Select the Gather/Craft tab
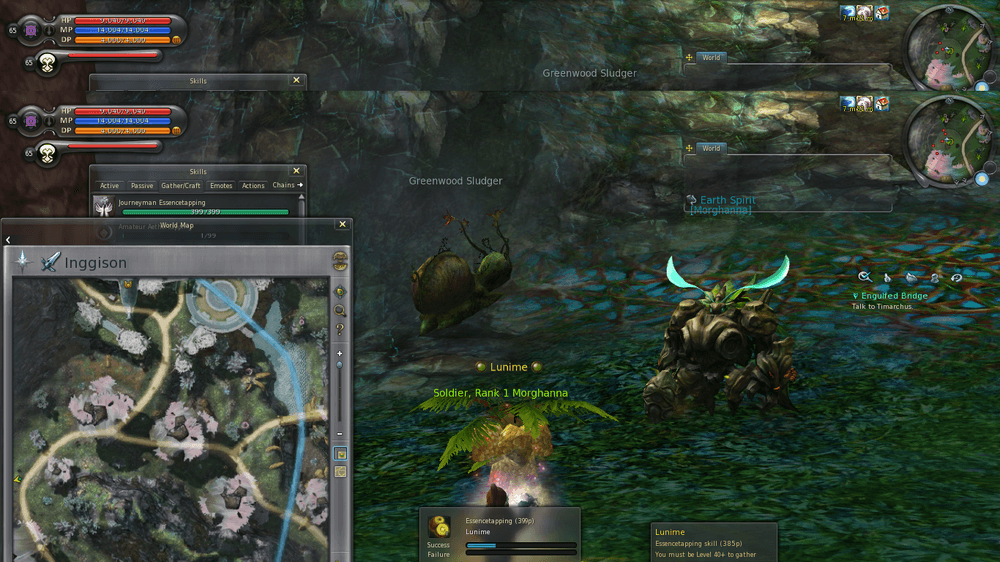The width and height of the screenshot is (1000, 562). 181,185
